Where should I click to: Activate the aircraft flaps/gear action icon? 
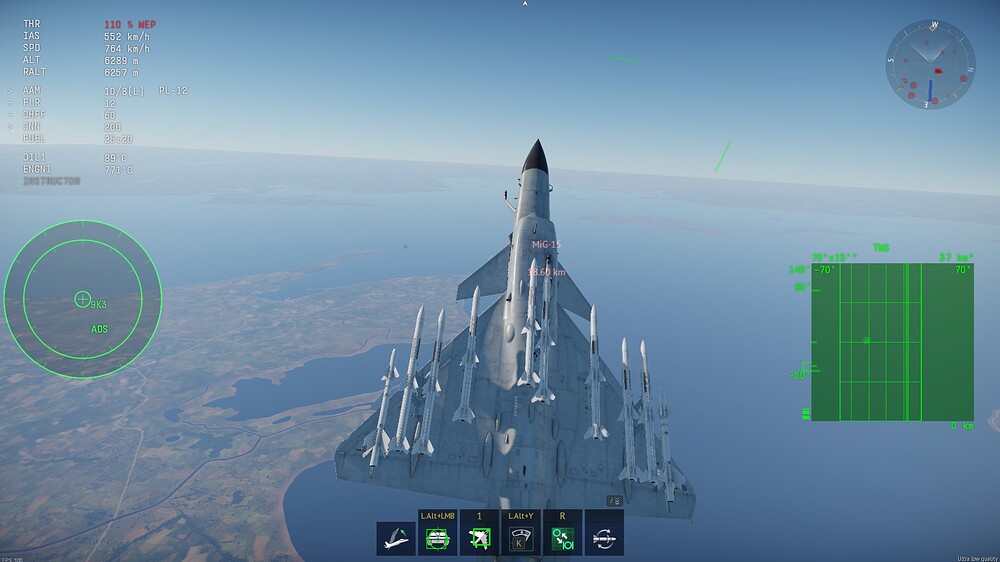pos(396,538)
